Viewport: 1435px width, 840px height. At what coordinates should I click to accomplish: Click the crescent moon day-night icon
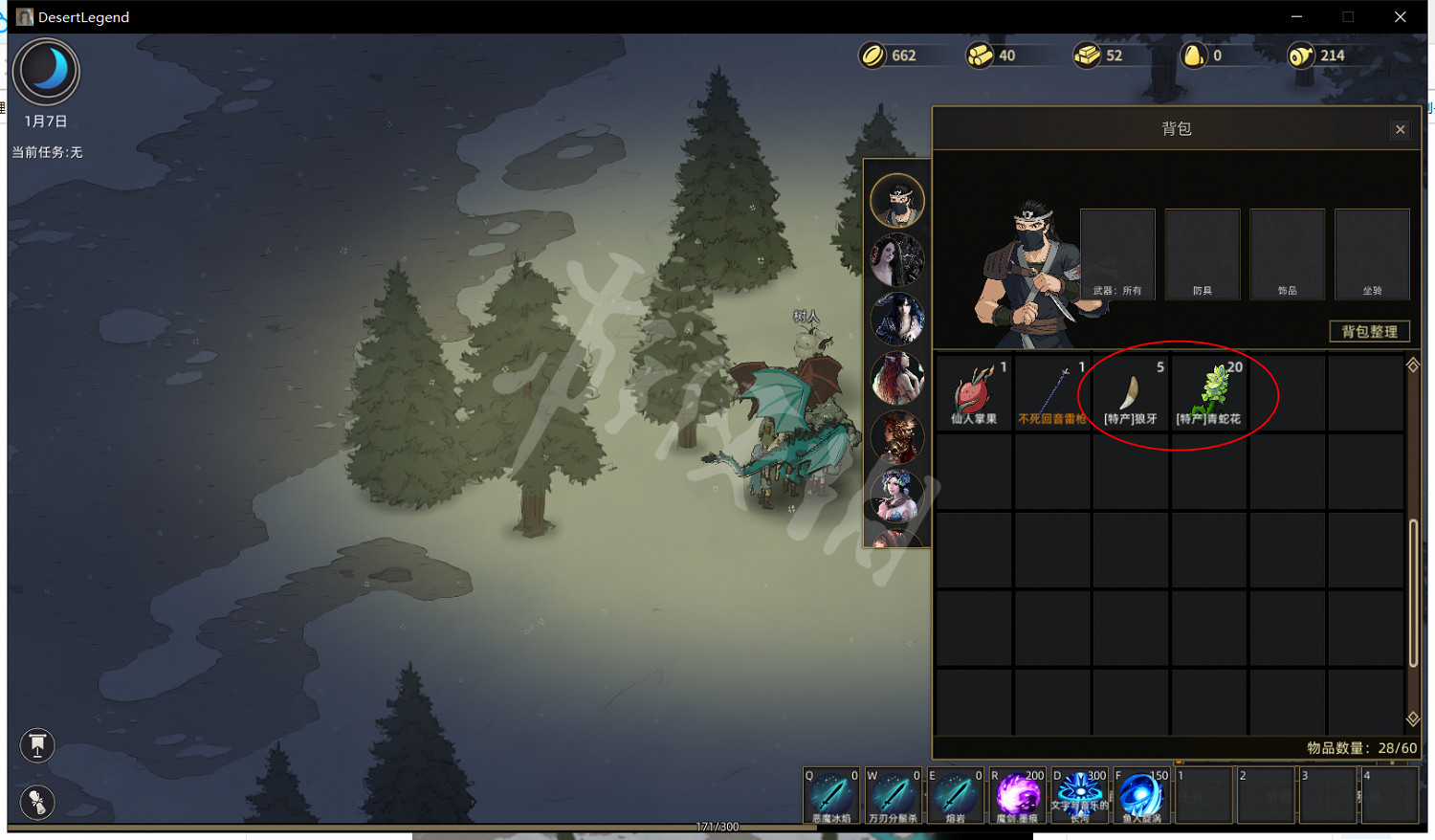[x=46, y=72]
